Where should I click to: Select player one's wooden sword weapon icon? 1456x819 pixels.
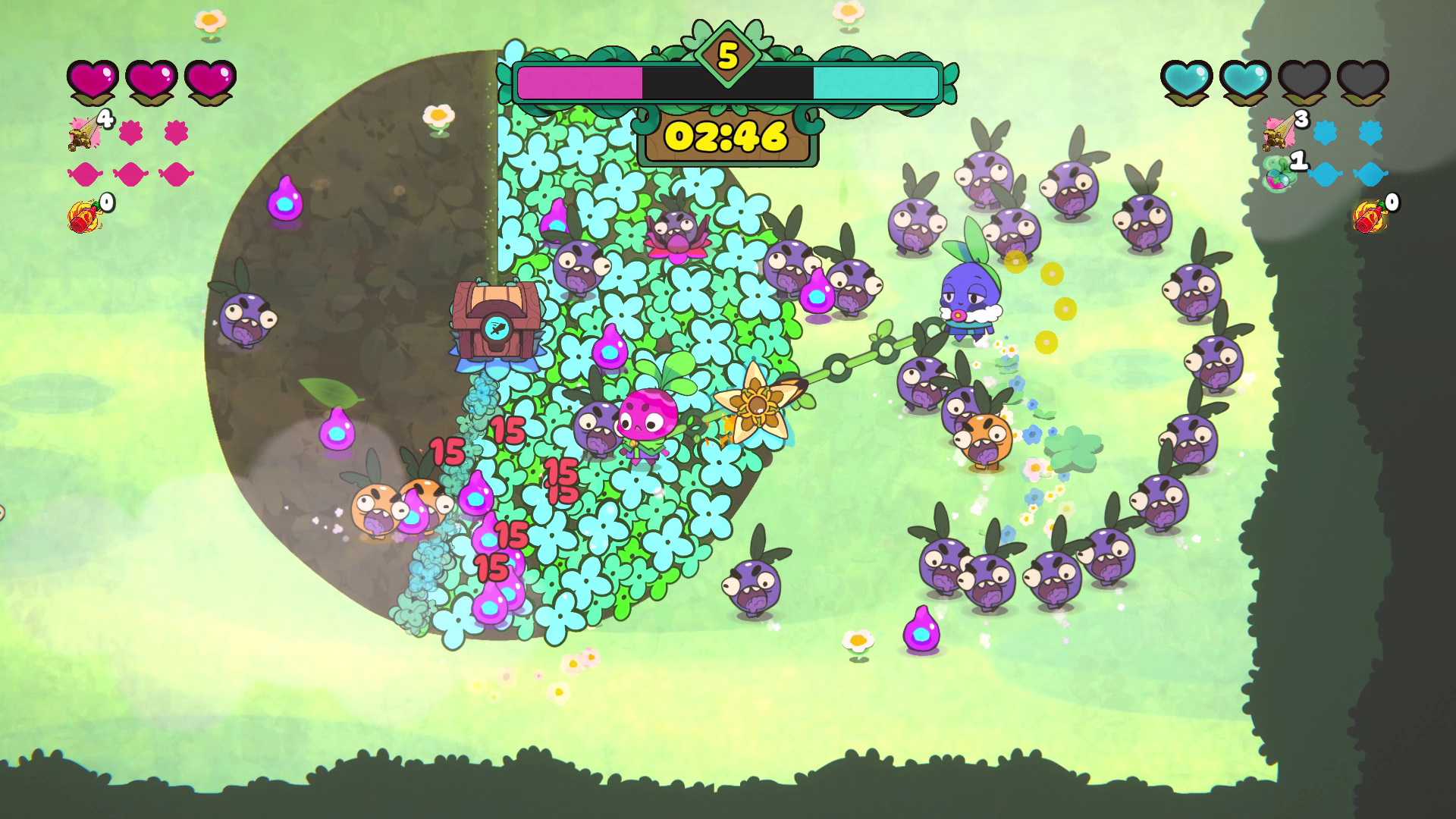coord(83,134)
